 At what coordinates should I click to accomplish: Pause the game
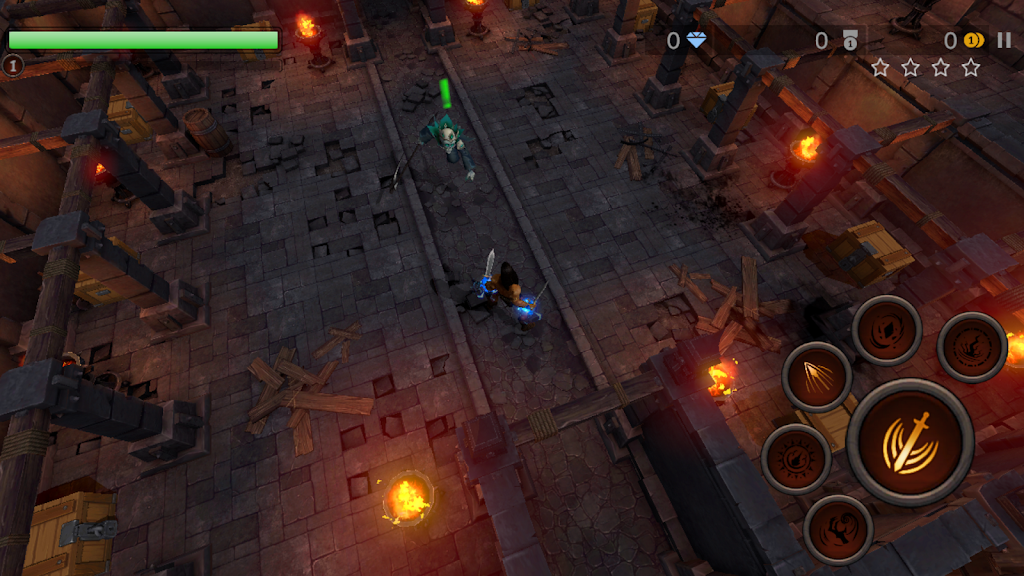[x=1003, y=40]
